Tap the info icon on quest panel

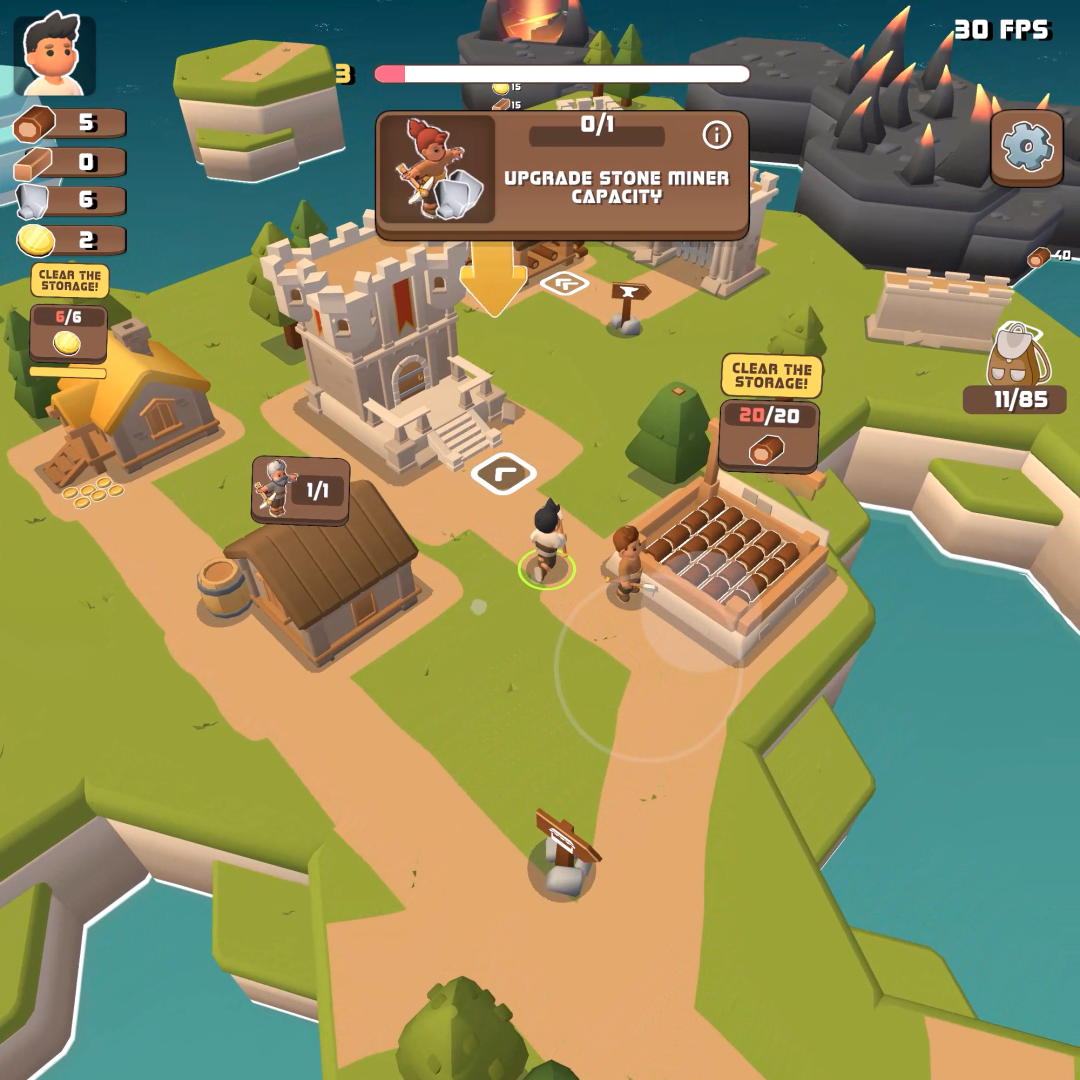pos(716,135)
